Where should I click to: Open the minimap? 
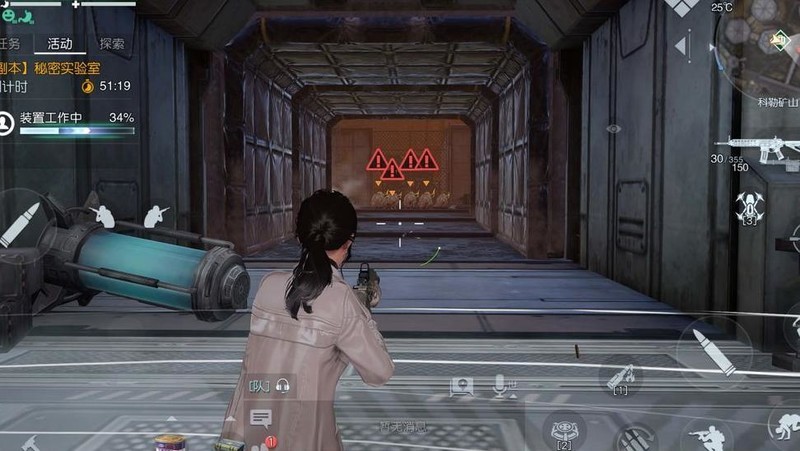(x=766, y=45)
